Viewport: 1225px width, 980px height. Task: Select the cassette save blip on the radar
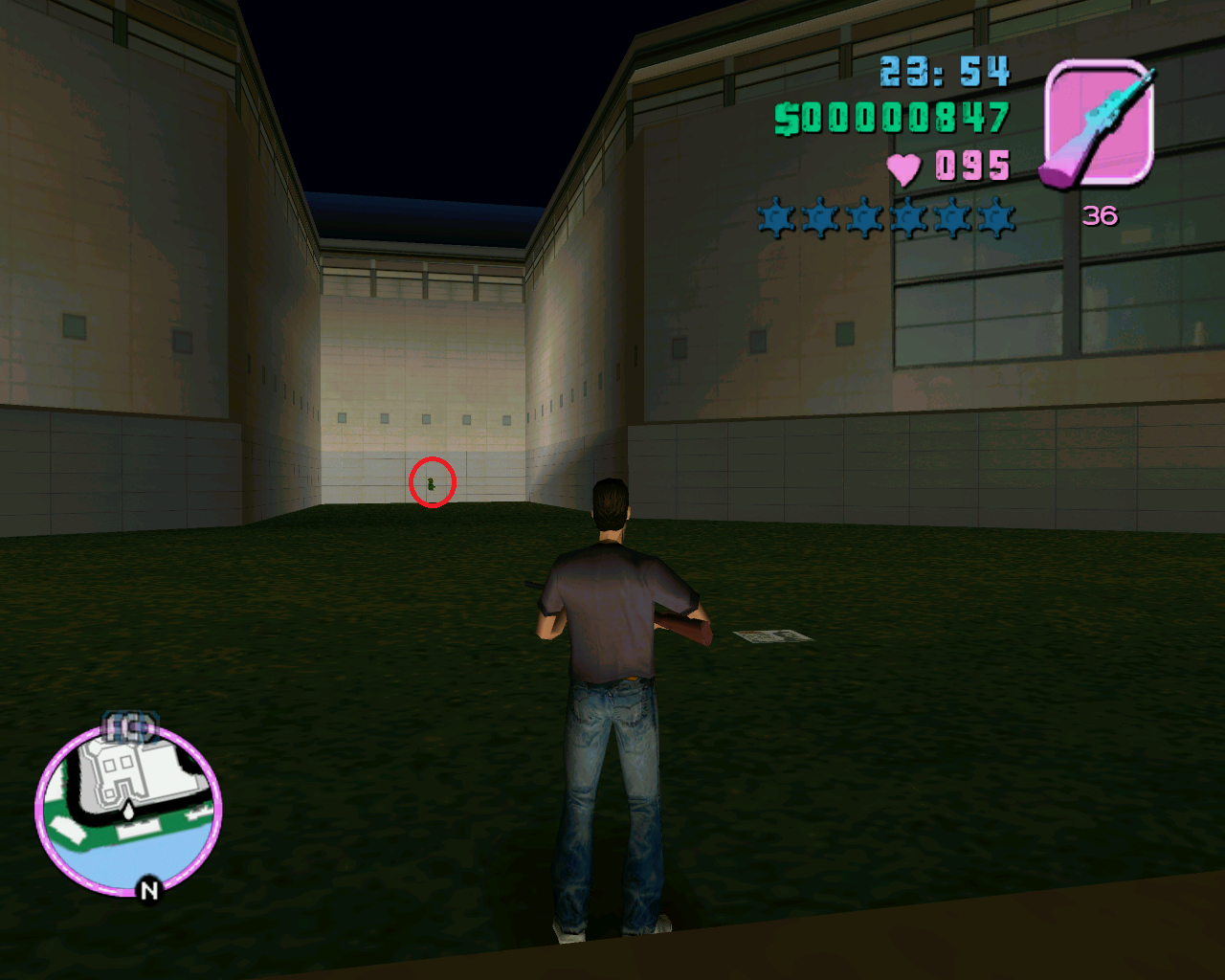129,728
